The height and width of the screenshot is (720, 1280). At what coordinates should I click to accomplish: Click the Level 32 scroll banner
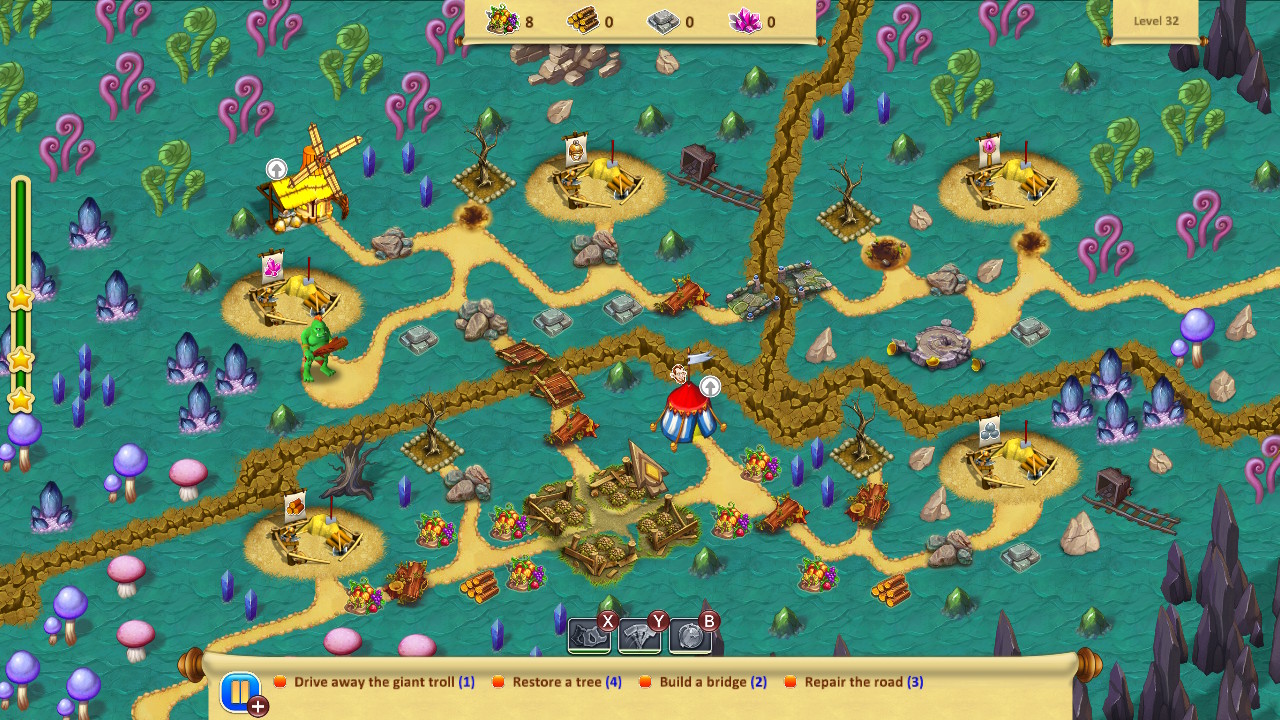click(1156, 20)
